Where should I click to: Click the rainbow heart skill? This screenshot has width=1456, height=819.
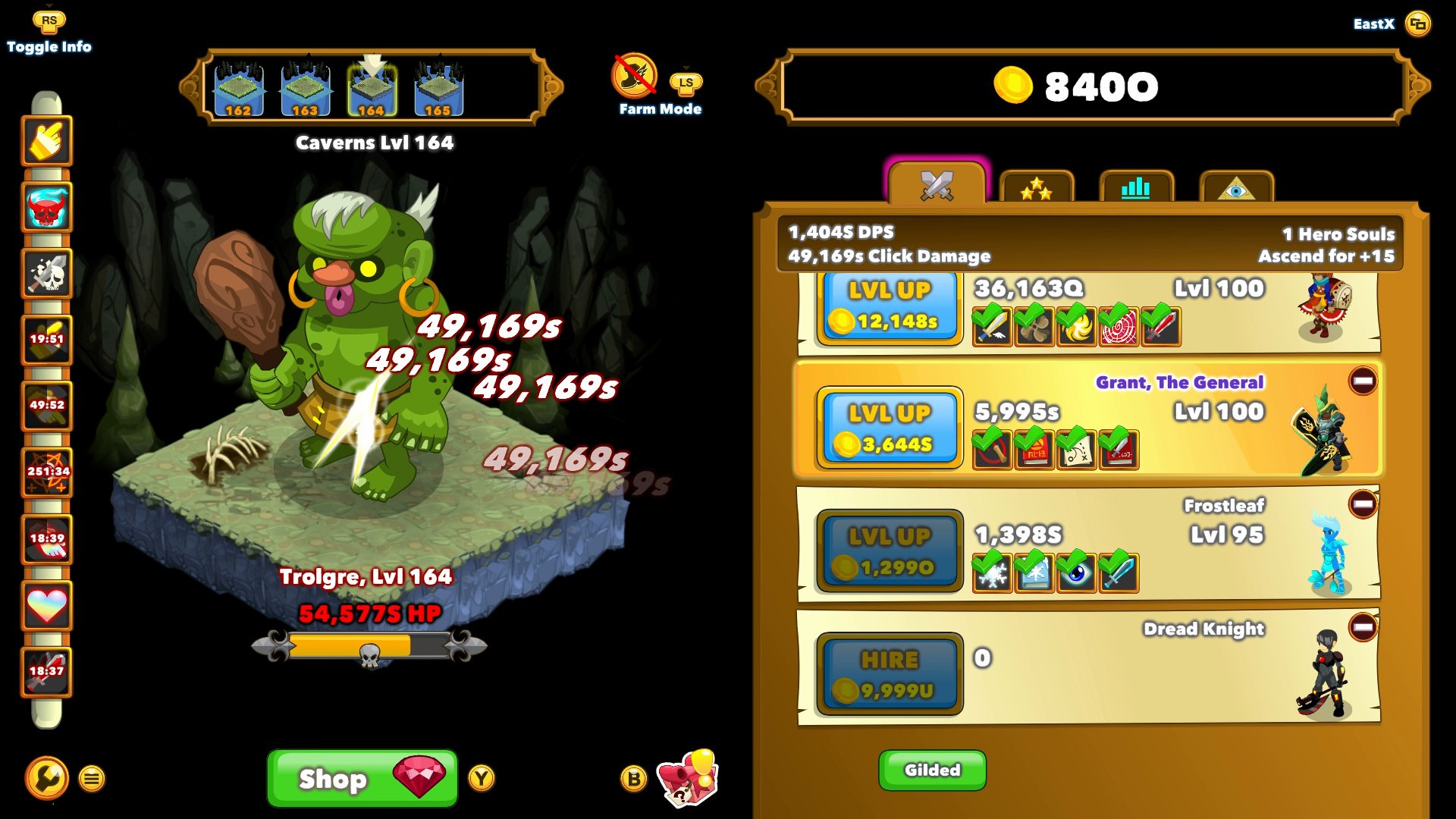click(47, 606)
